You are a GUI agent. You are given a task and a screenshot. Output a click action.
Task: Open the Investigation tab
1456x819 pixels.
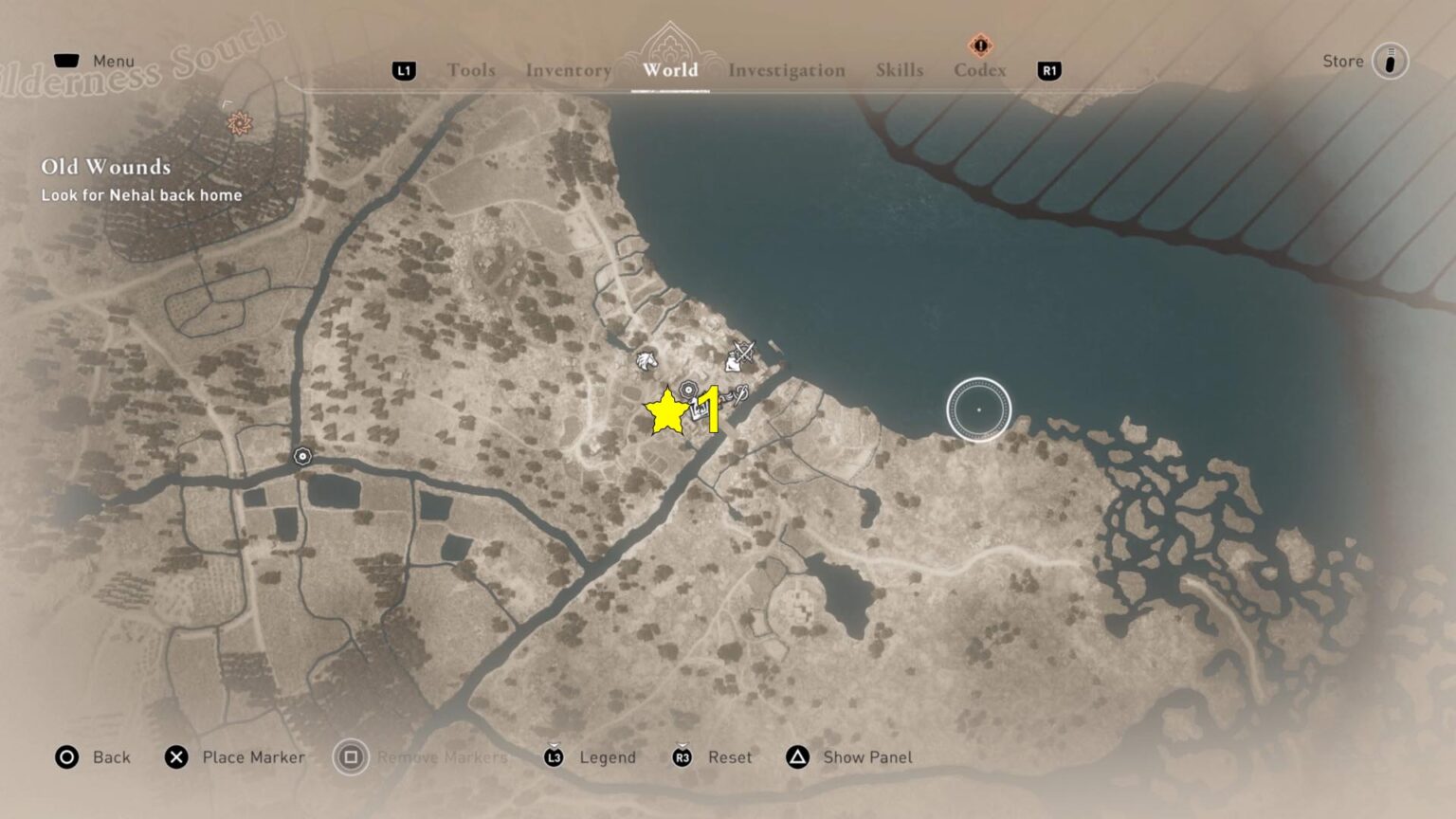pyautogui.click(x=787, y=70)
